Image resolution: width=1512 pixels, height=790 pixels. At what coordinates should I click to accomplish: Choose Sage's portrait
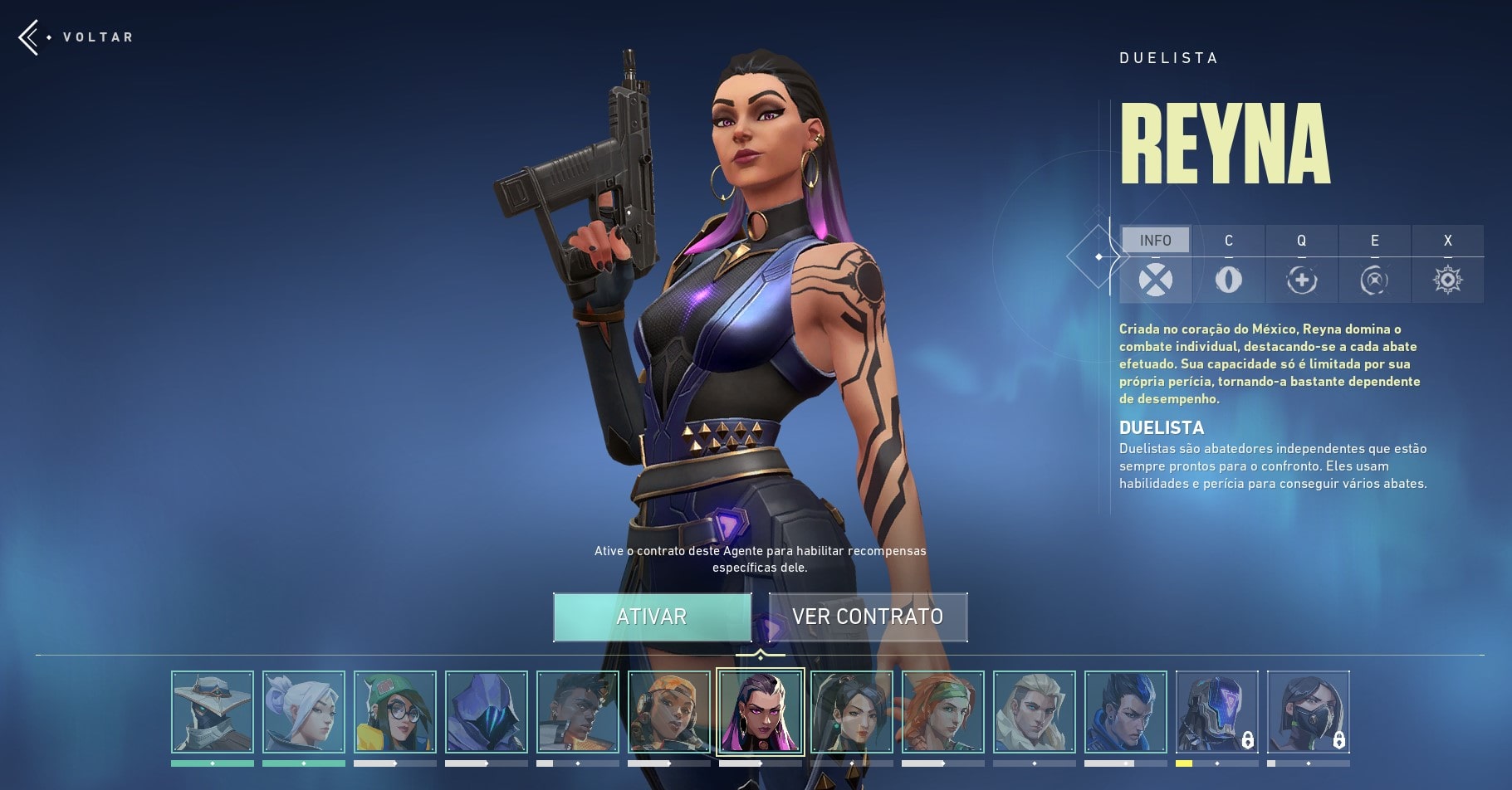(852, 712)
